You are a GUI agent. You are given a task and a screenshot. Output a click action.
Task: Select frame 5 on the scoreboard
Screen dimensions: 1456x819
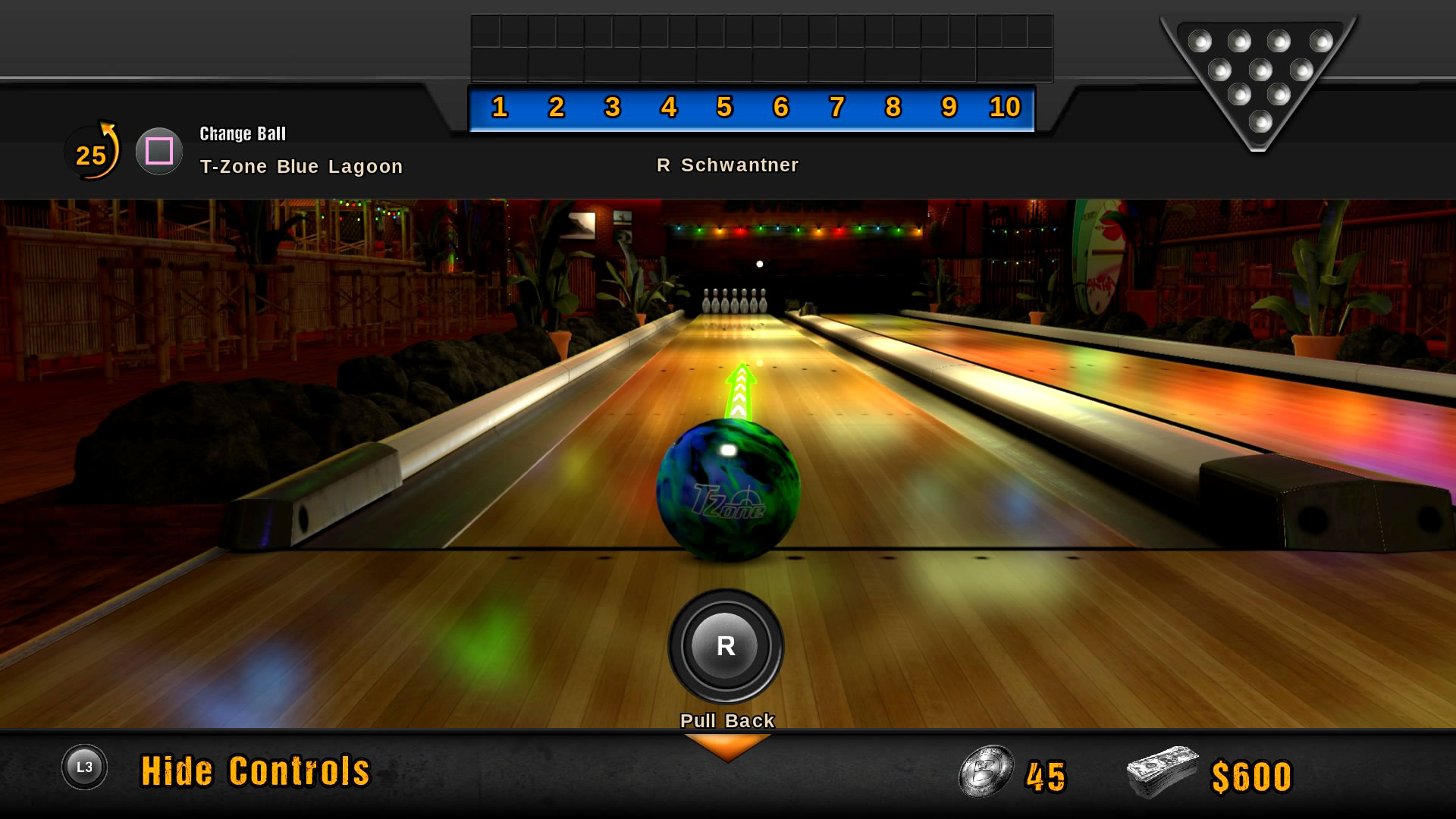[x=724, y=107]
